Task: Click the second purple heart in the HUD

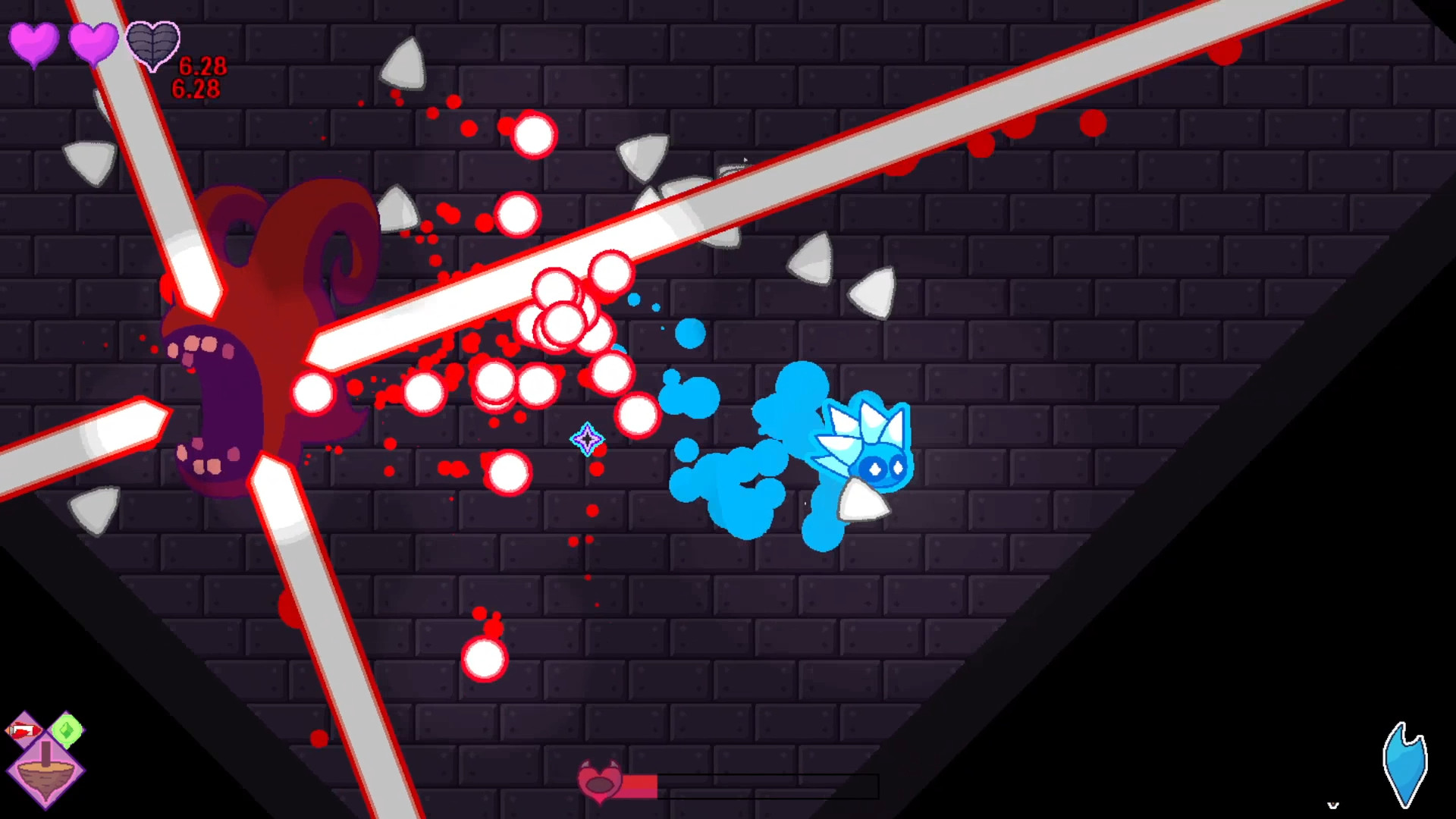Action: click(x=93, y=44)
